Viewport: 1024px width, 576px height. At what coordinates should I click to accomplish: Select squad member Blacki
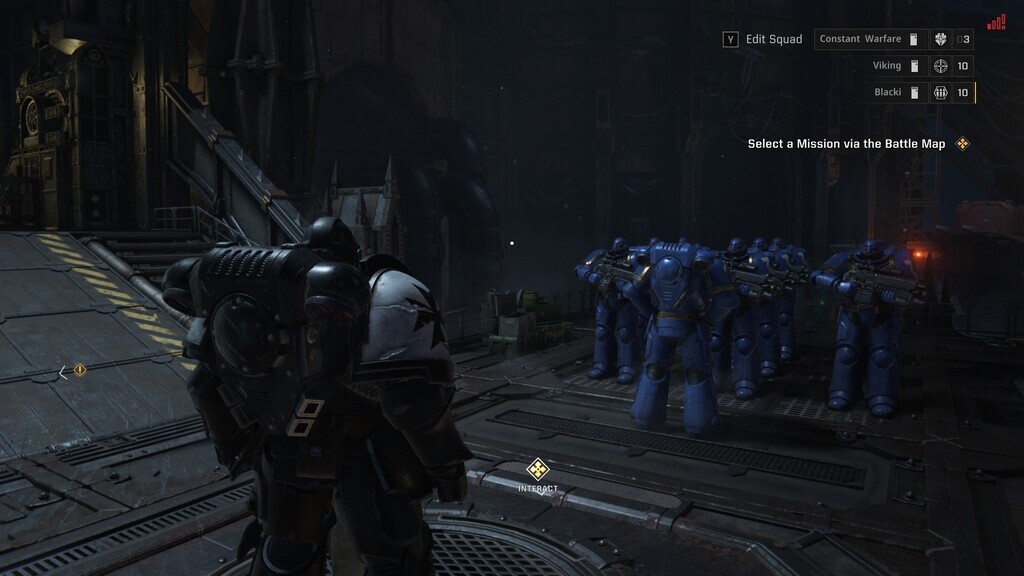(x=888, y=93)
